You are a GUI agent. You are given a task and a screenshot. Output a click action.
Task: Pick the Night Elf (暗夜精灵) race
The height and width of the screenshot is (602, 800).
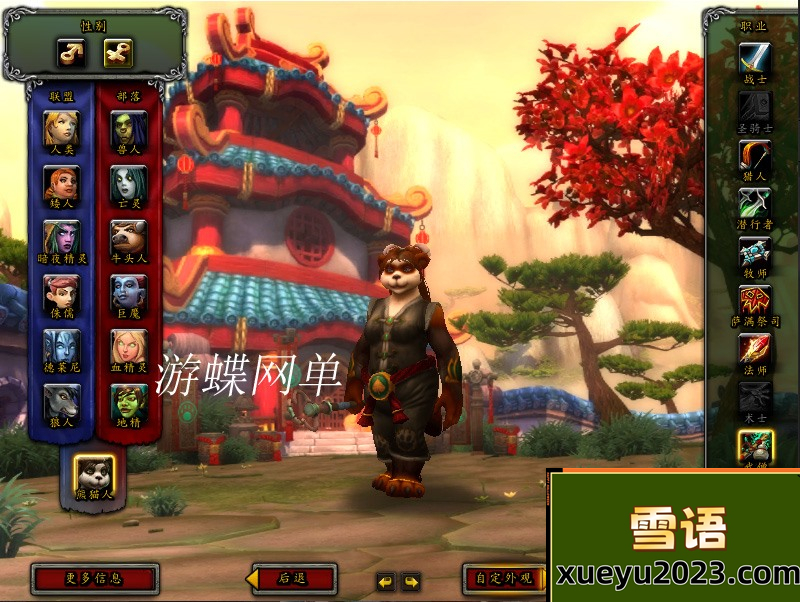pyautogui.click(x=61, y=237)
